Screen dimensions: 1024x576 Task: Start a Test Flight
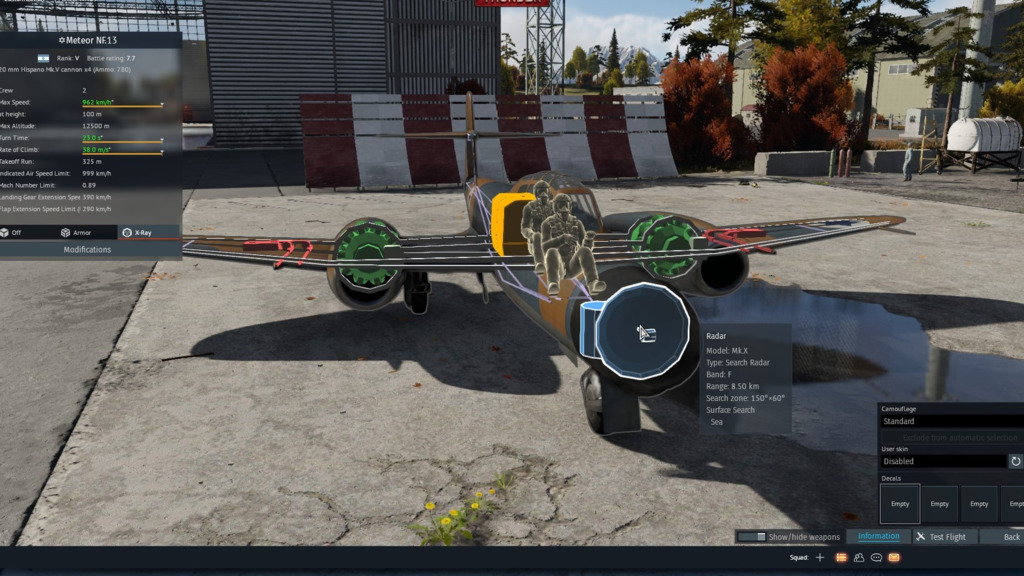942,537
